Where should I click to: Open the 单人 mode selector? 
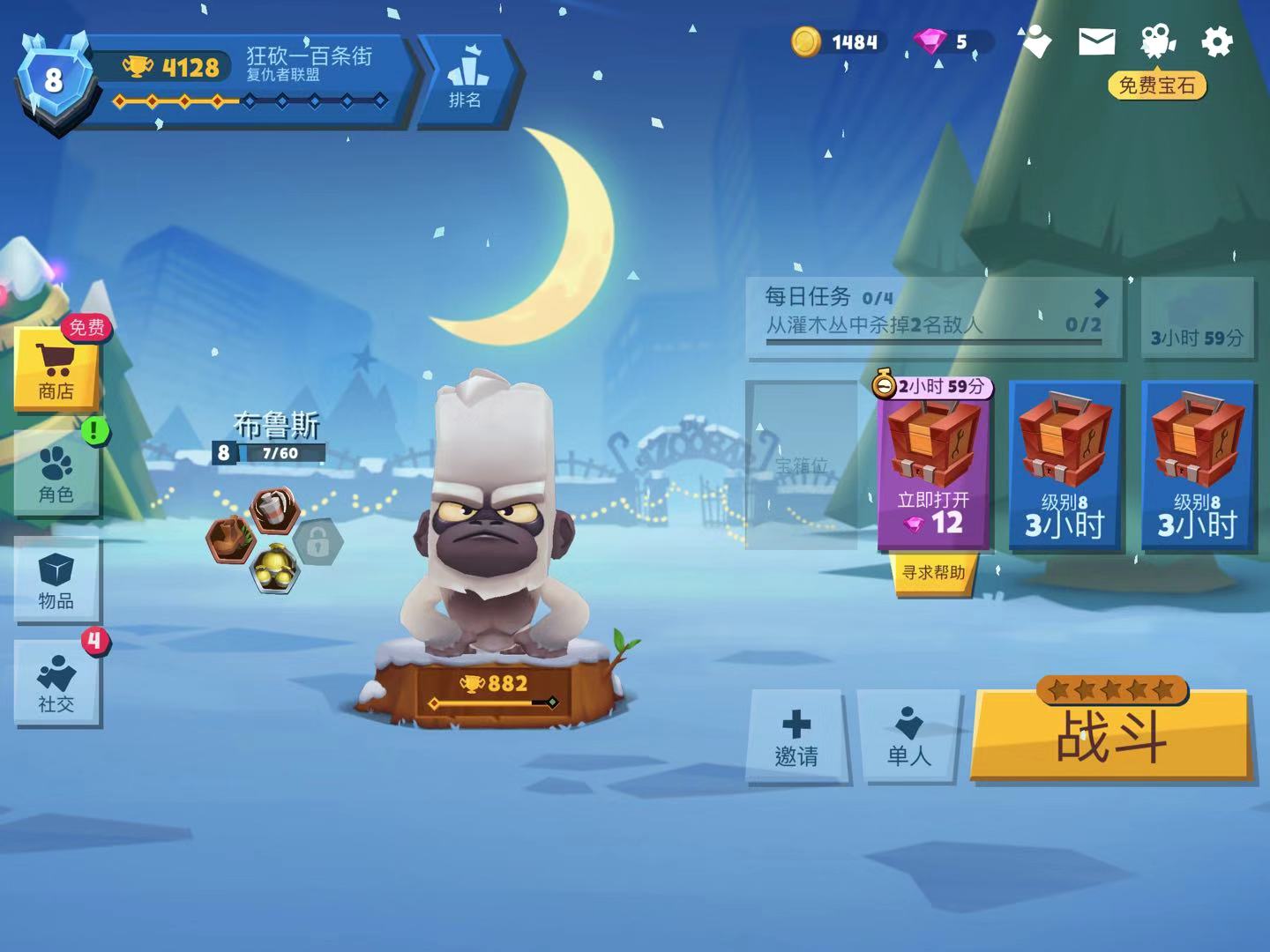point(908,736)
